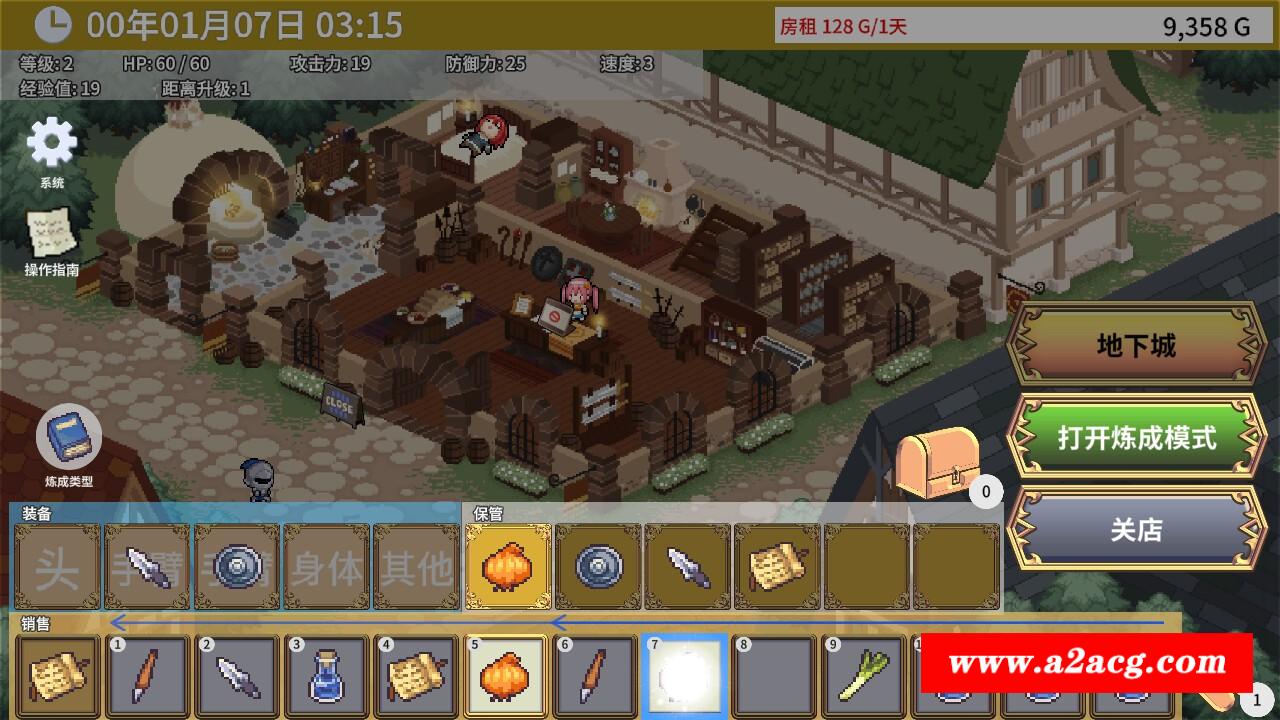Open the 操作指南 operation guide scroll

pos(49,232)
